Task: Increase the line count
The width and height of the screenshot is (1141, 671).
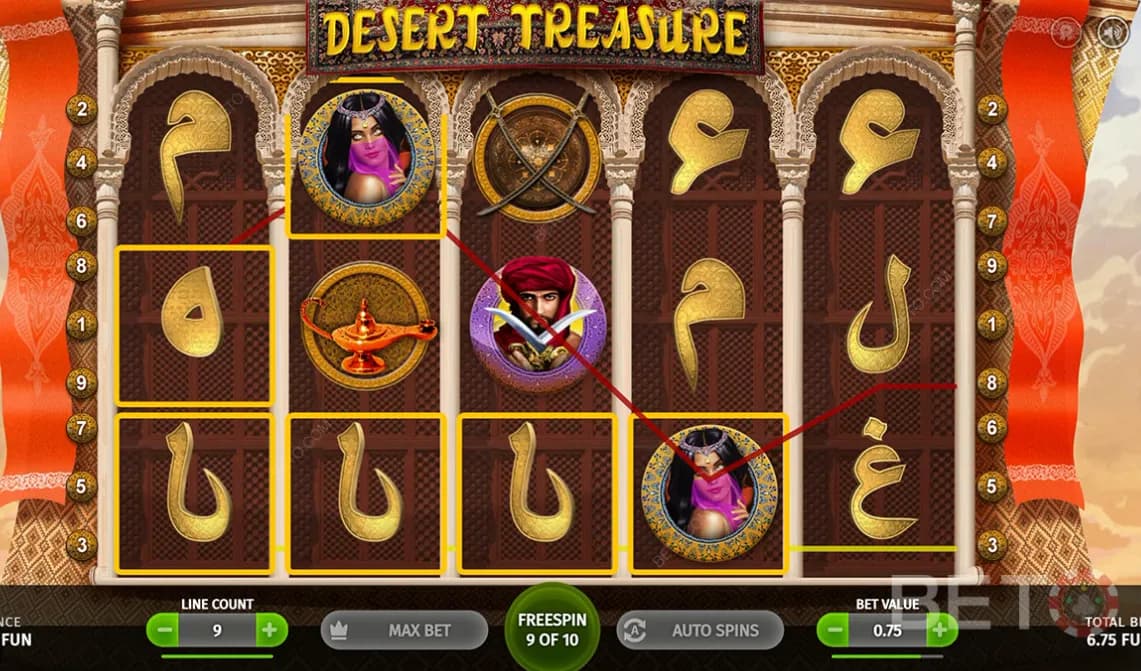Action: pyautogui.click(x=269, y=631)
